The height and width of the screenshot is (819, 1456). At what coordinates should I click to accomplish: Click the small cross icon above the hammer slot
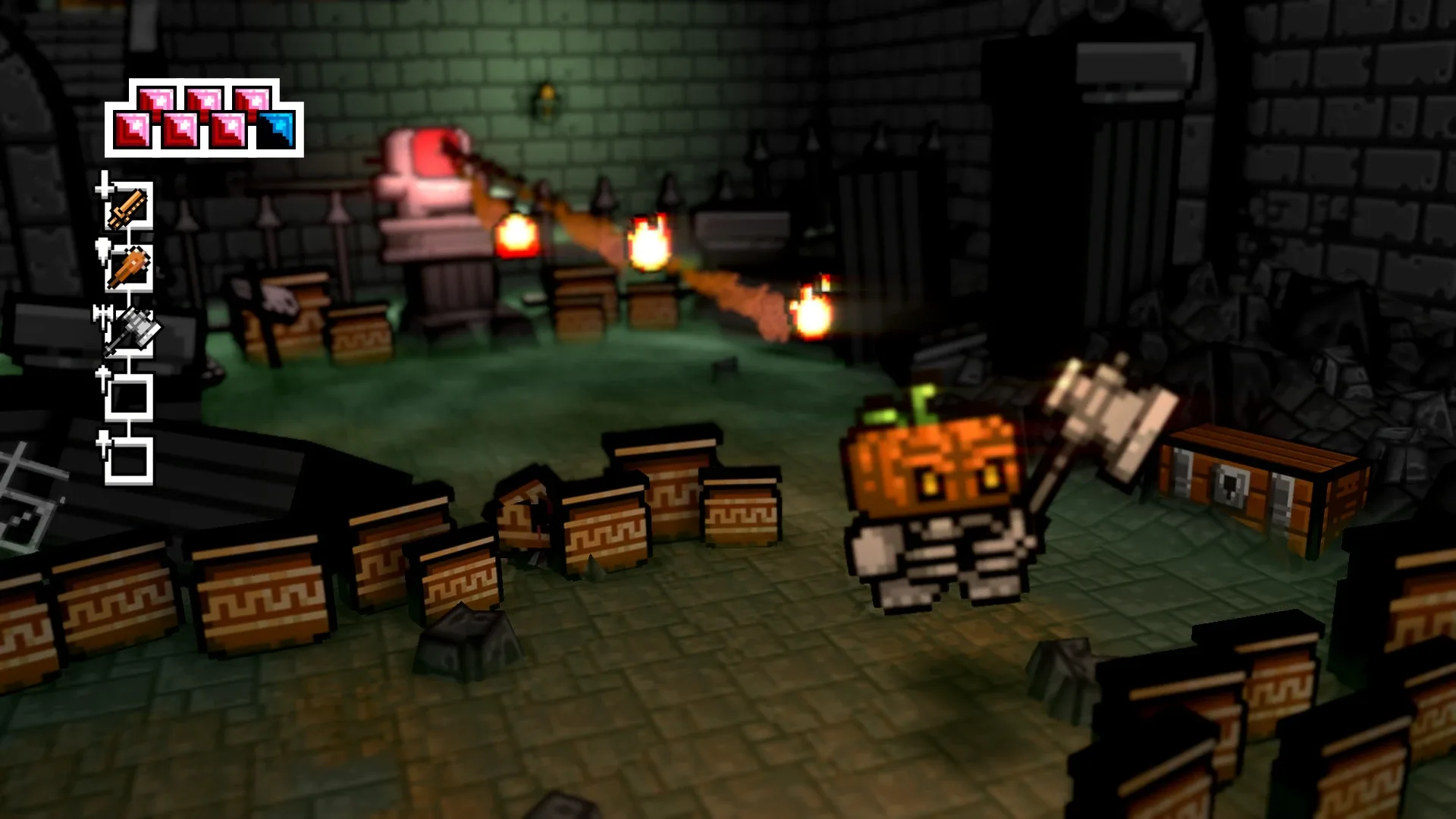point(105,315)
